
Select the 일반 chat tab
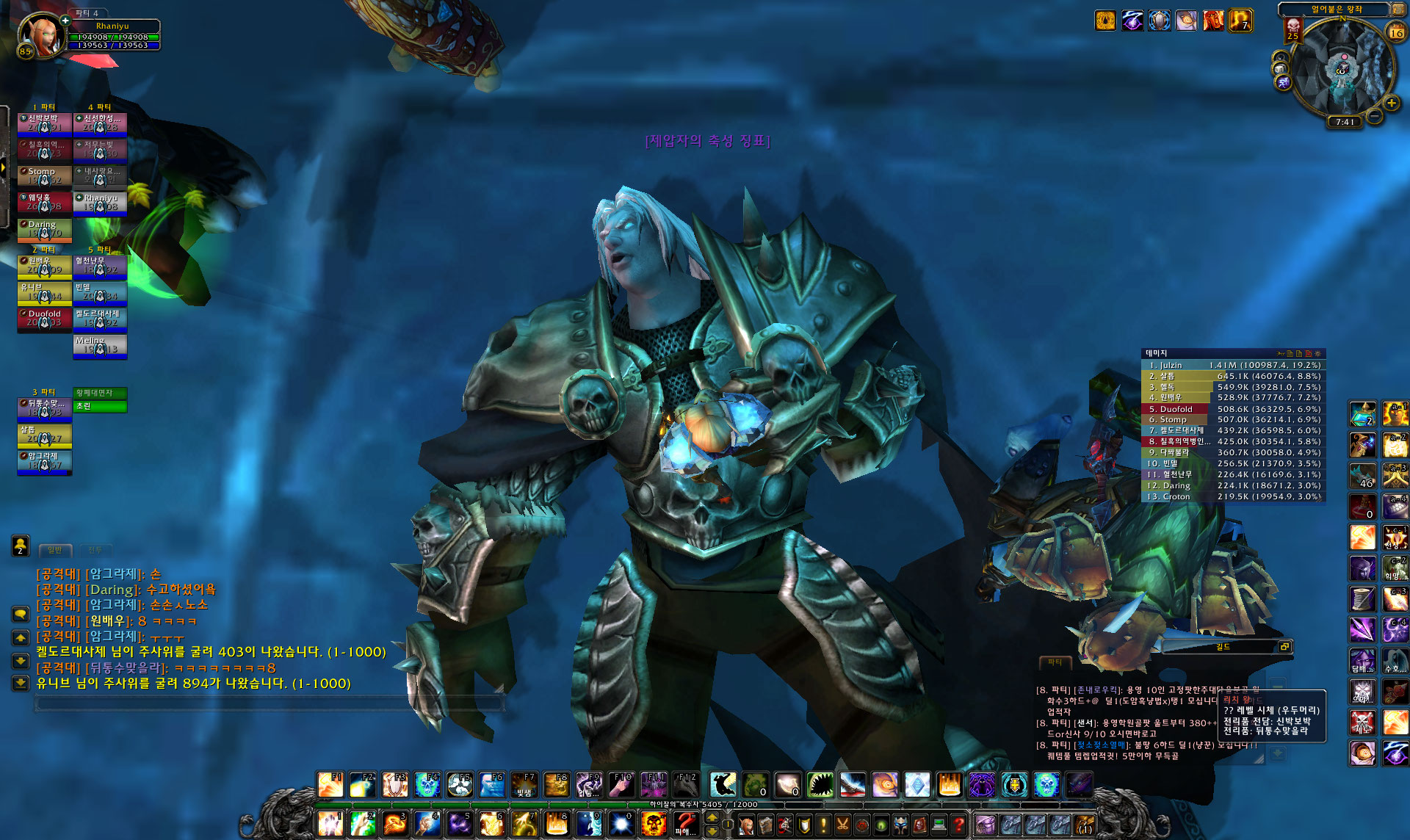coord(55,549)
